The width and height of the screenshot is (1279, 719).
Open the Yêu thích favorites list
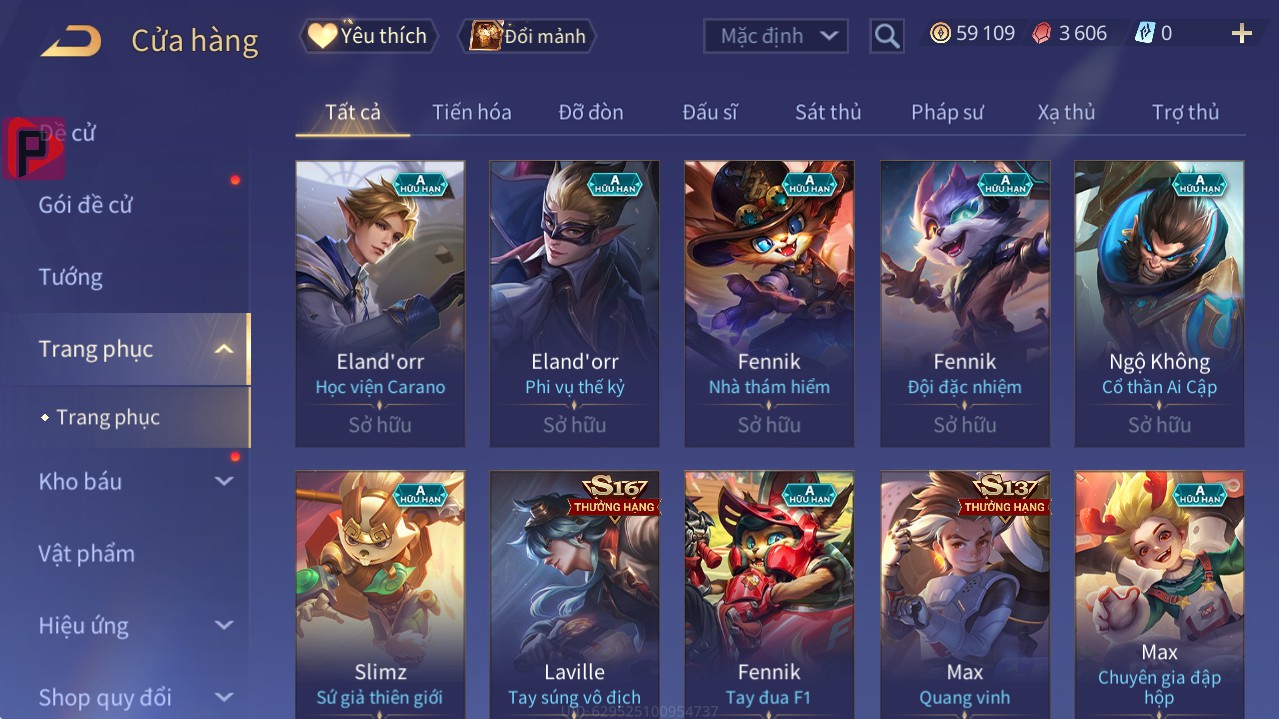click(369, 36)
